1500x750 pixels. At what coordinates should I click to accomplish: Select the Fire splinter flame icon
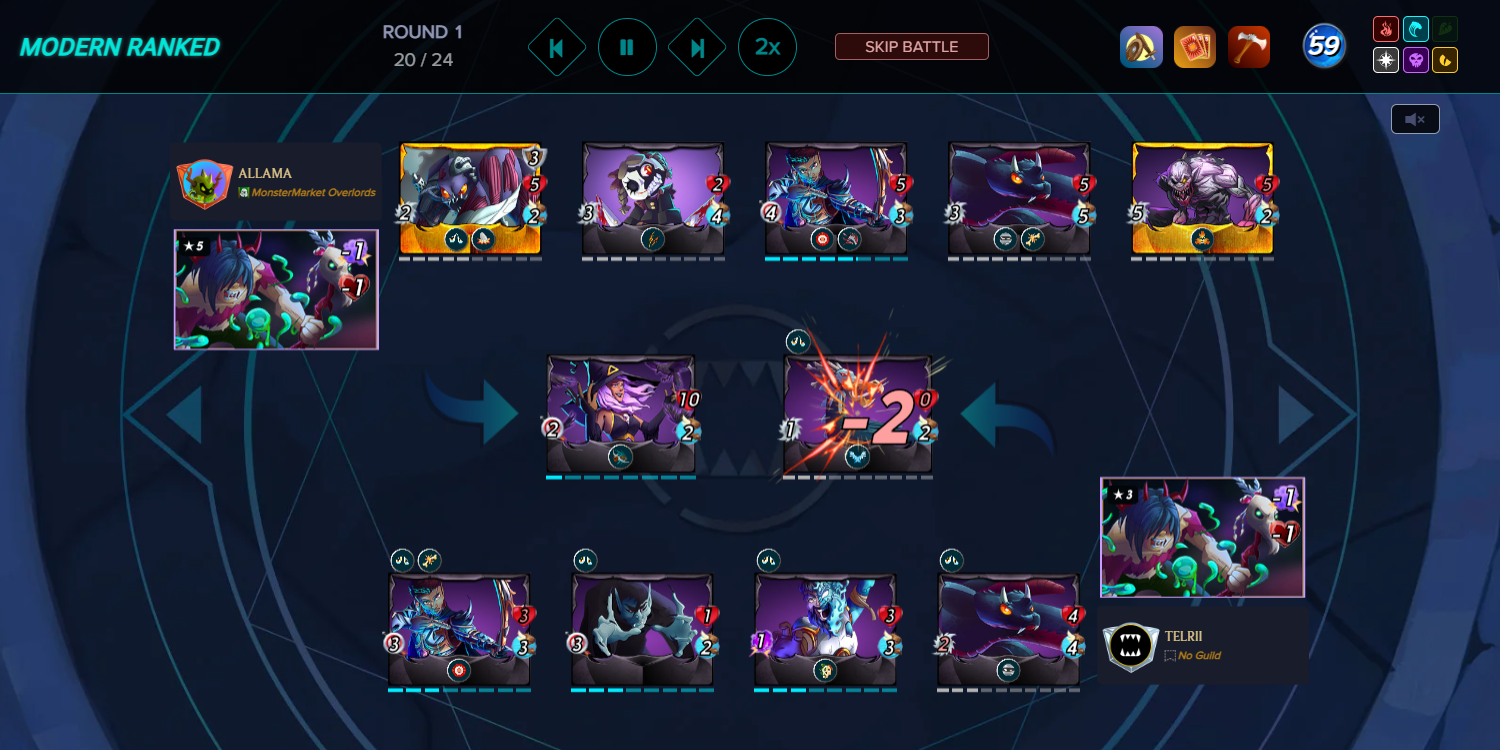tap(1385, 27)
